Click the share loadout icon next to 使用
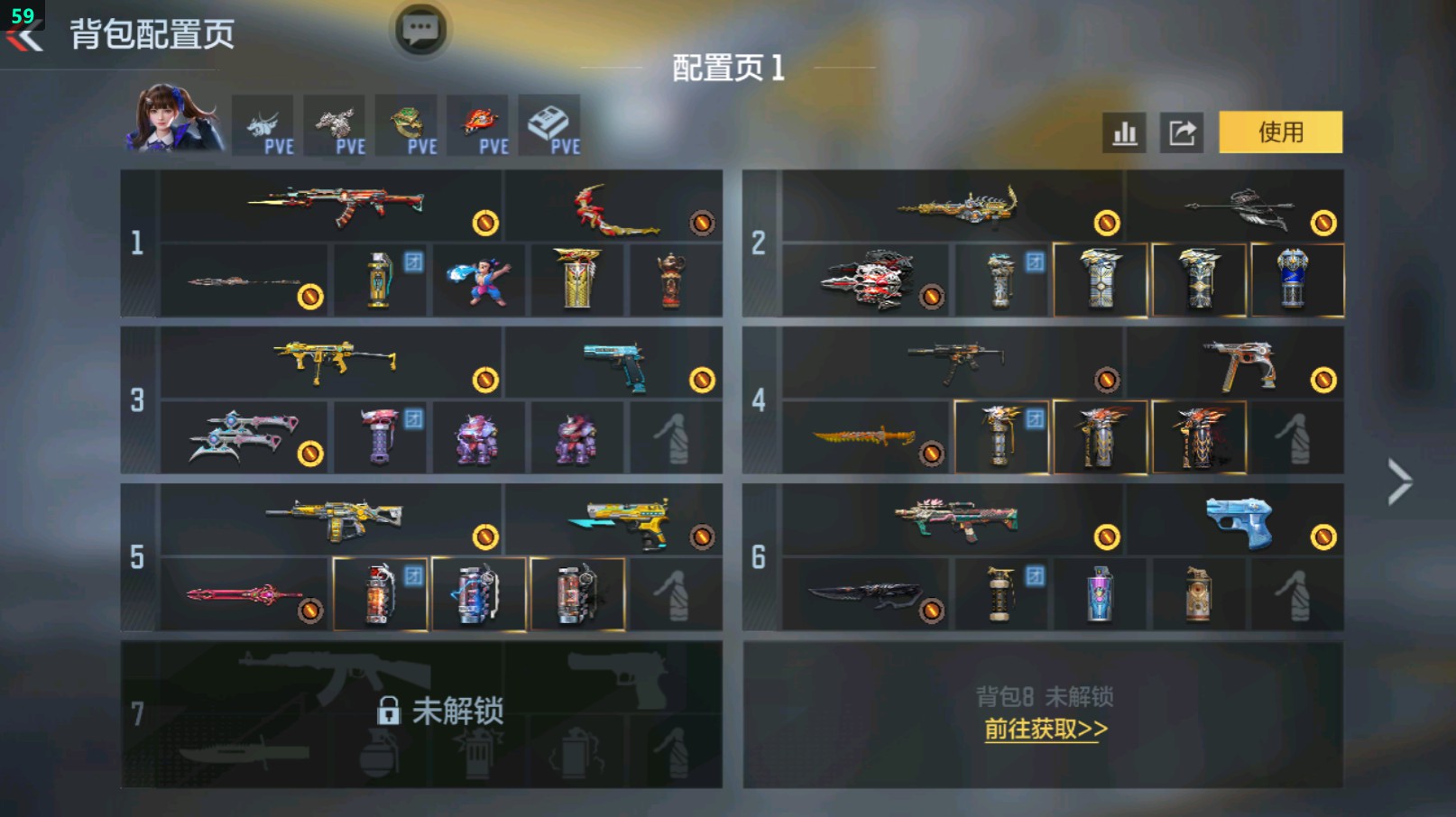Screen dimensions: 1456x817 pyautogui.click(x=1182, y=132)
